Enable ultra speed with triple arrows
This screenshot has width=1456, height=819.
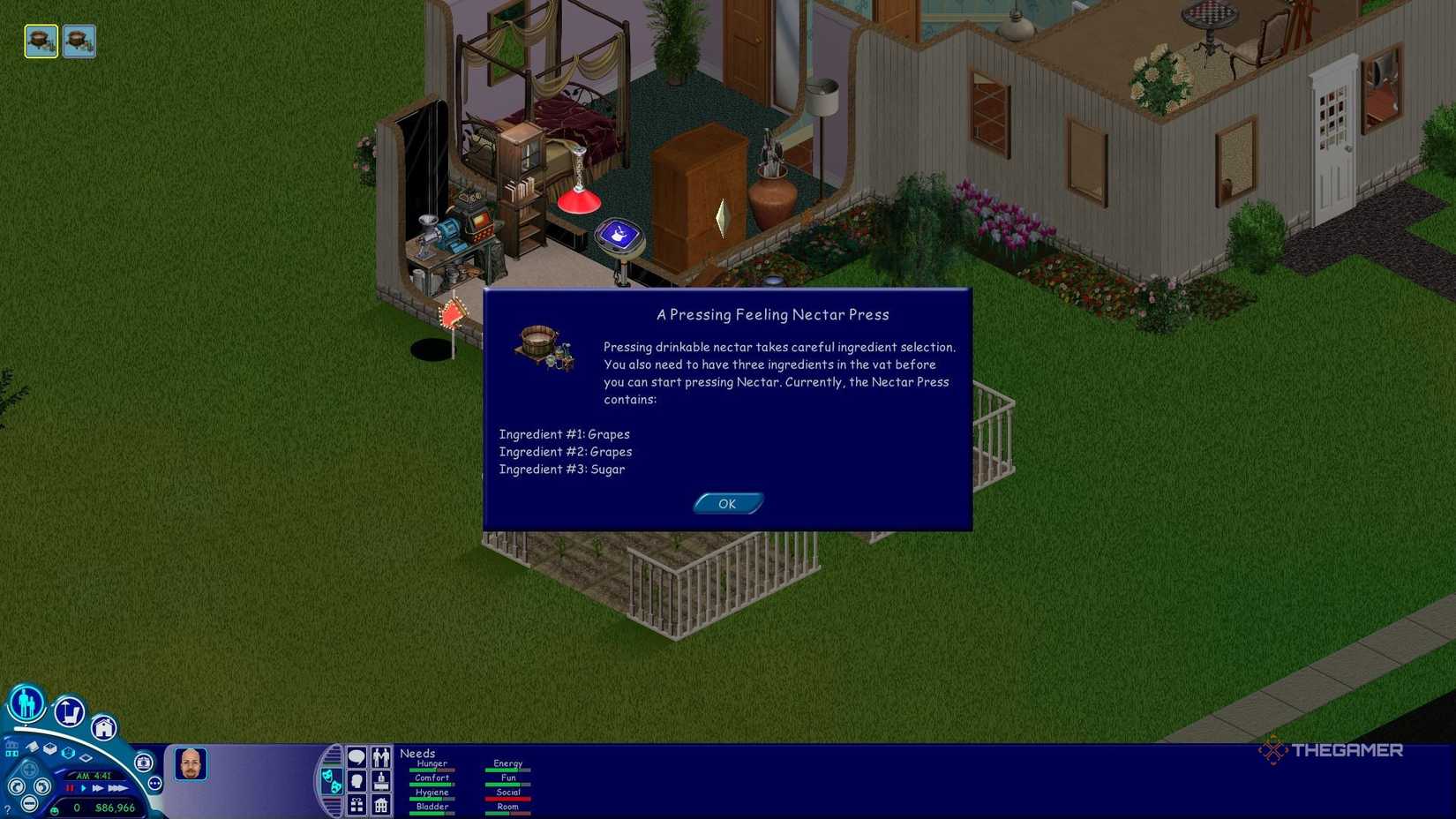point(117,787)
